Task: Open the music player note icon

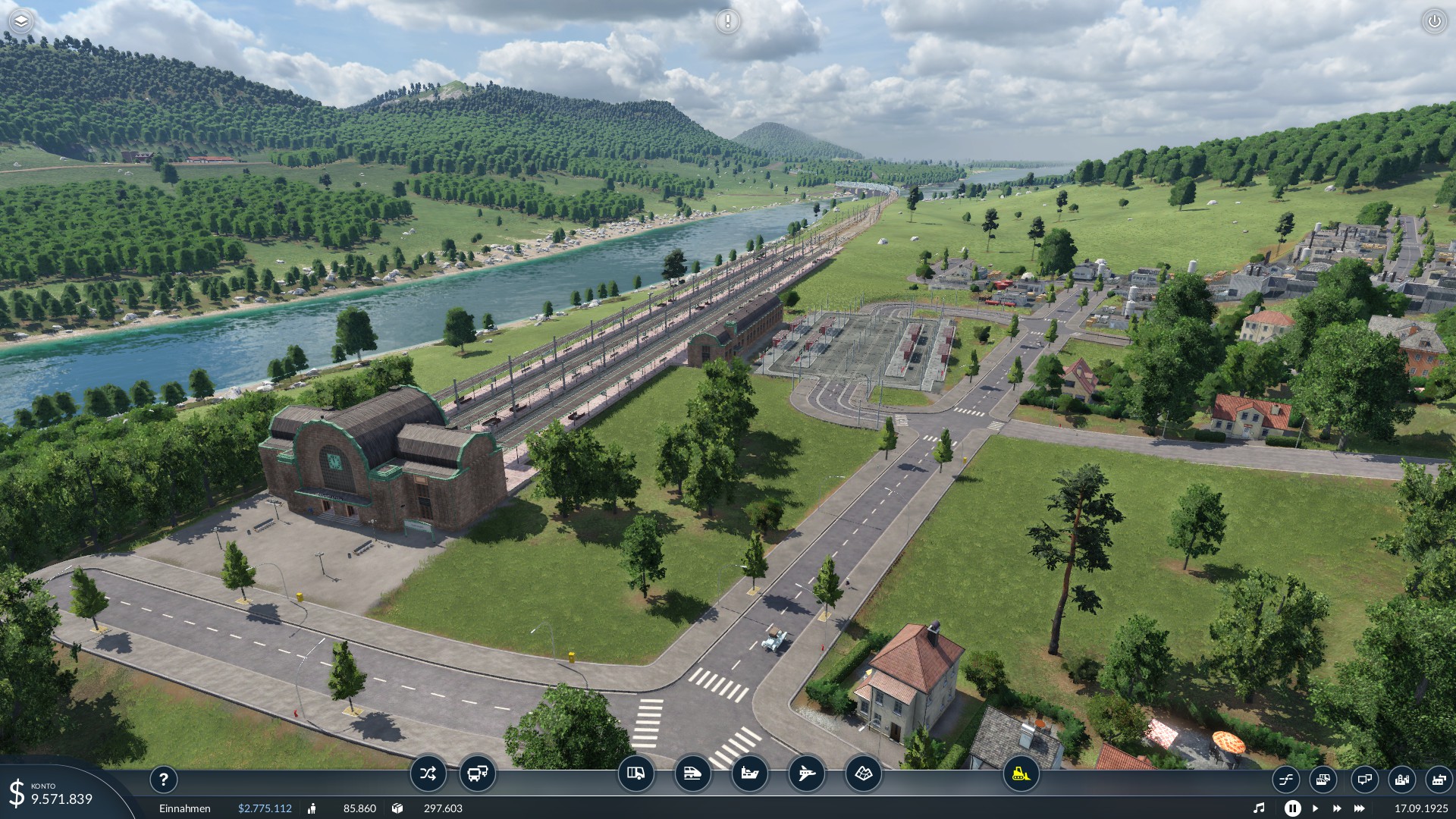Action: click(x=1259, y=808)
